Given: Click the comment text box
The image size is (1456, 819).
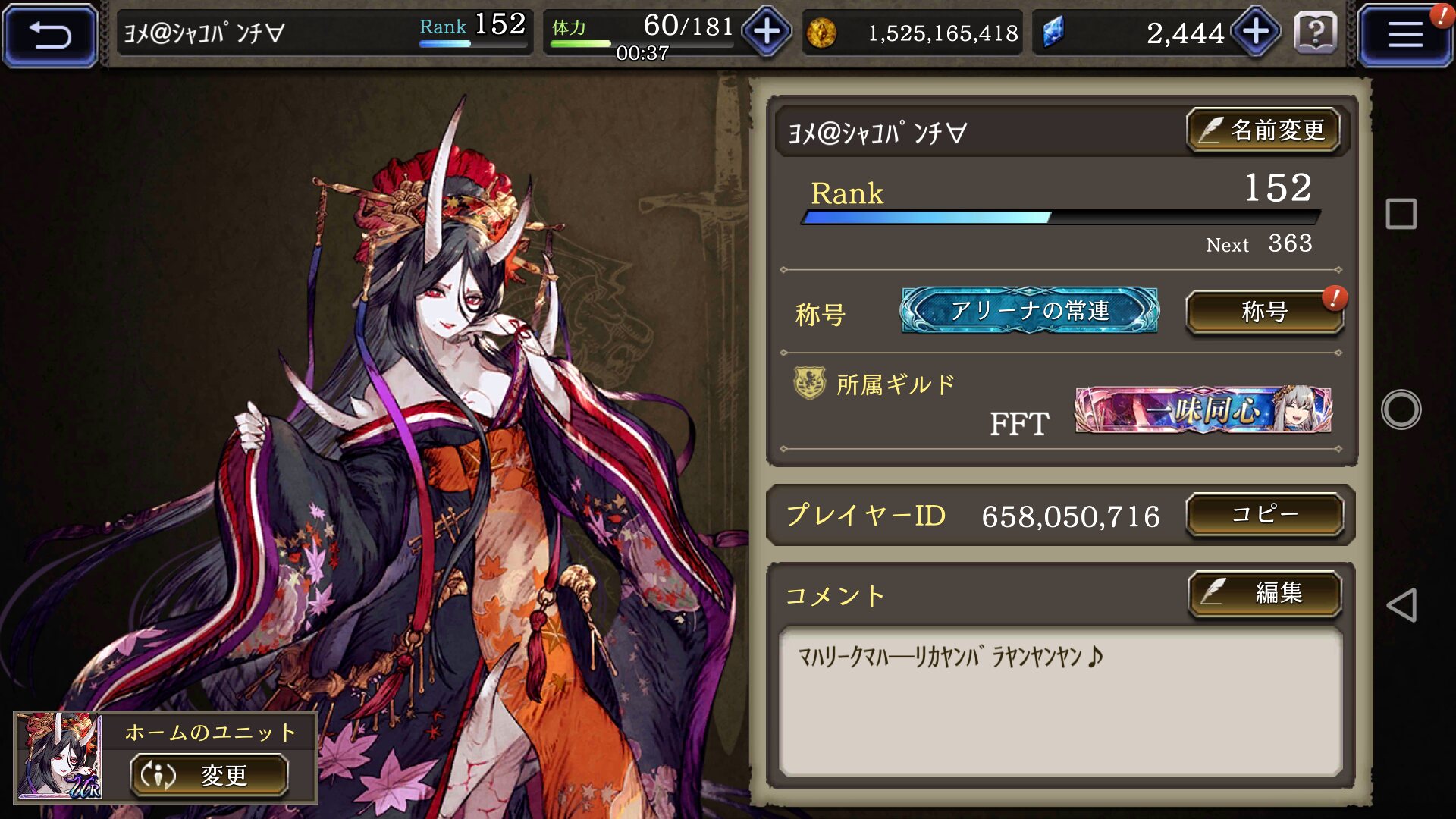Looking at the screenshot, I should click(x=1060, y=701).
